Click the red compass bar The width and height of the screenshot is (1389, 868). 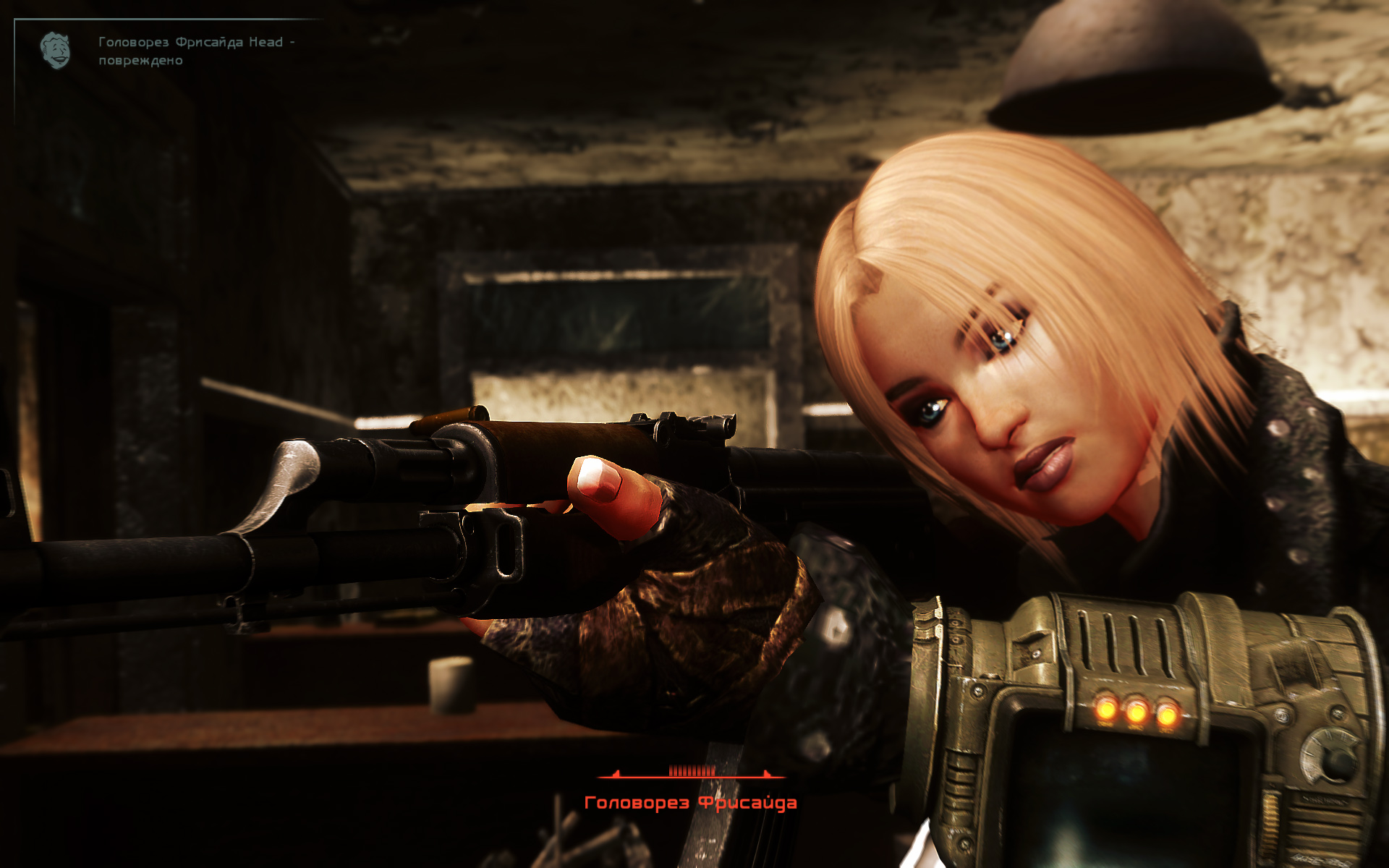click(691, 773)
